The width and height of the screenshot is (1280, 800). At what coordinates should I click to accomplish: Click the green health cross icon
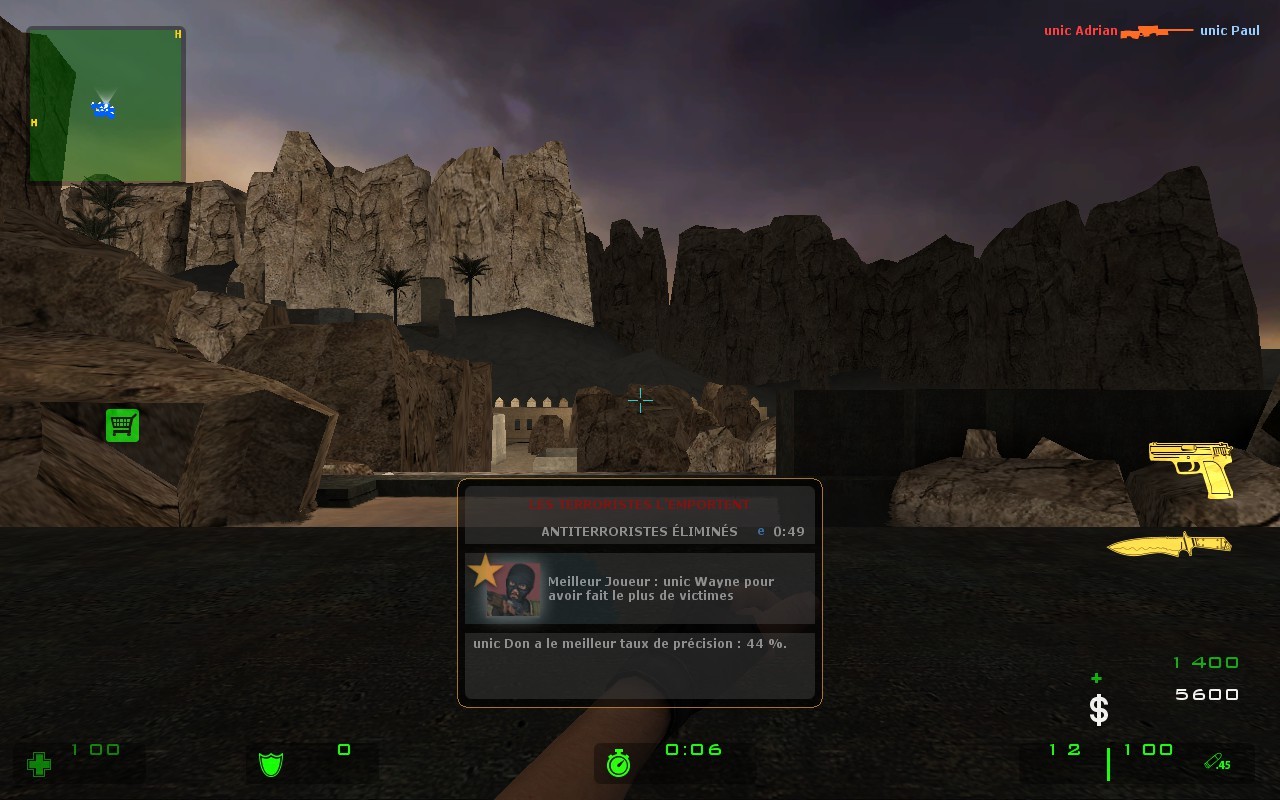tap(38, 765)
